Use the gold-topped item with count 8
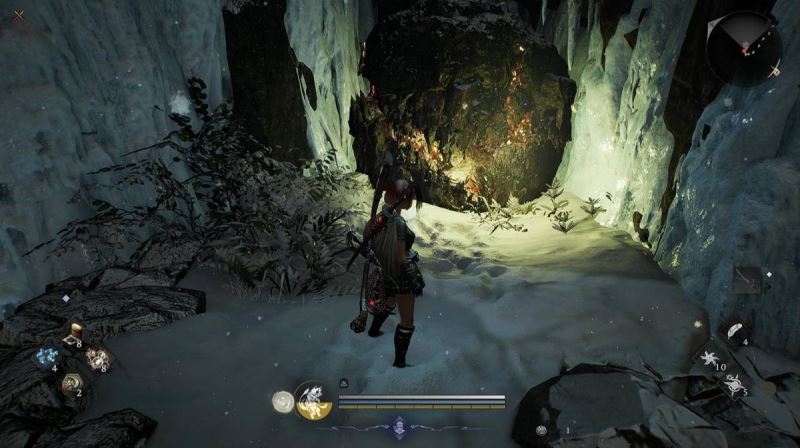 [72, 335]
